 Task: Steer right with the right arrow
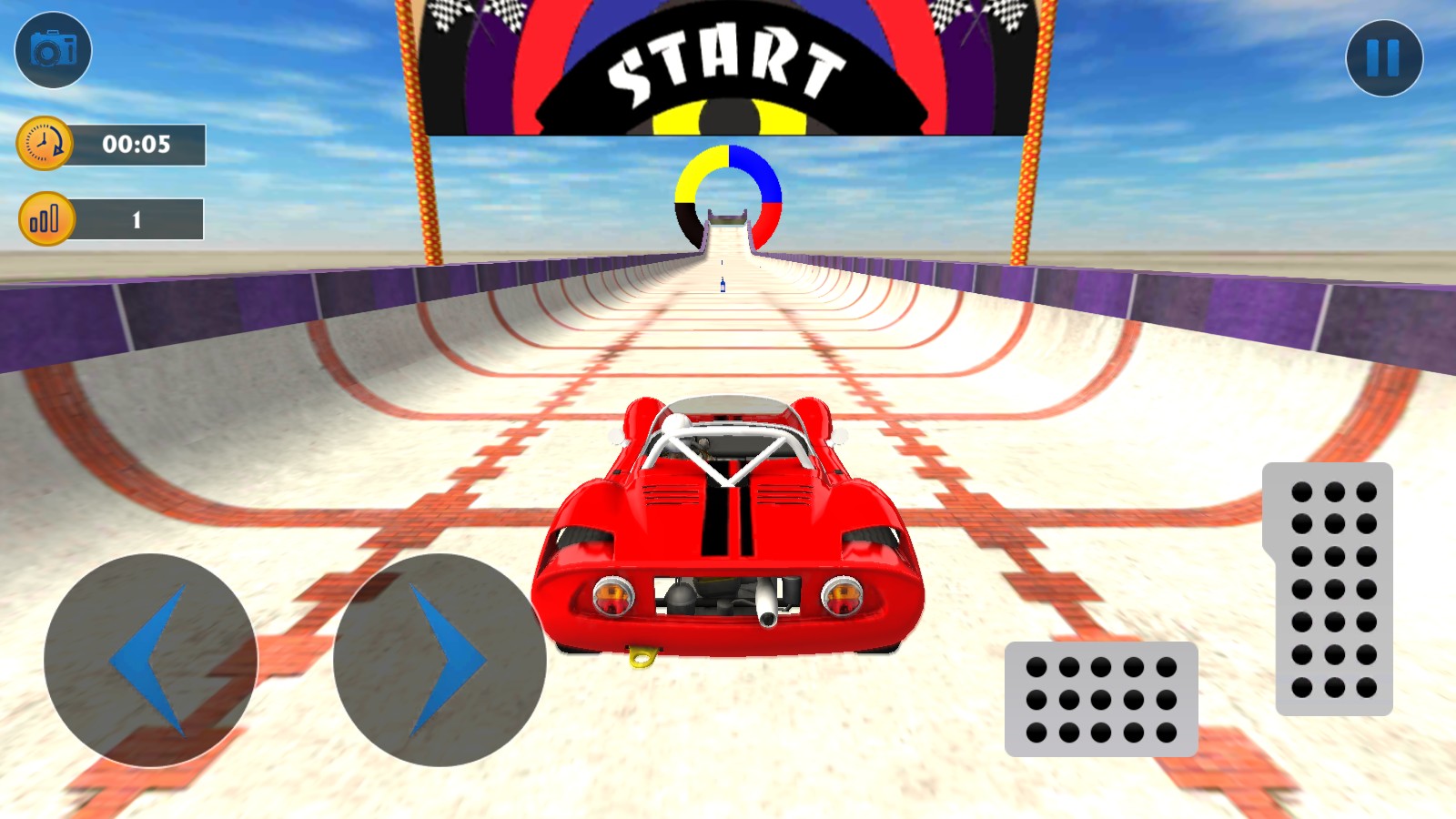pos(440,660)
